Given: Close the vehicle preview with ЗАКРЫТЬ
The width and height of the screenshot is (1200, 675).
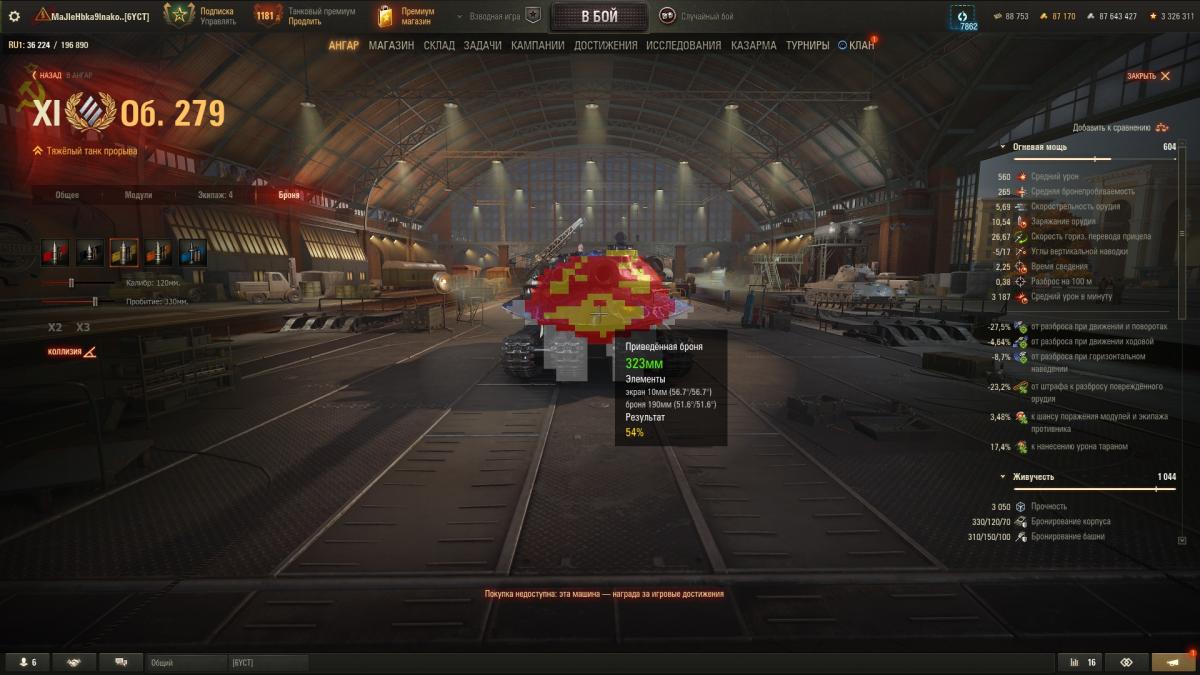Looking at the screenshot, I should coord(1148,76).
